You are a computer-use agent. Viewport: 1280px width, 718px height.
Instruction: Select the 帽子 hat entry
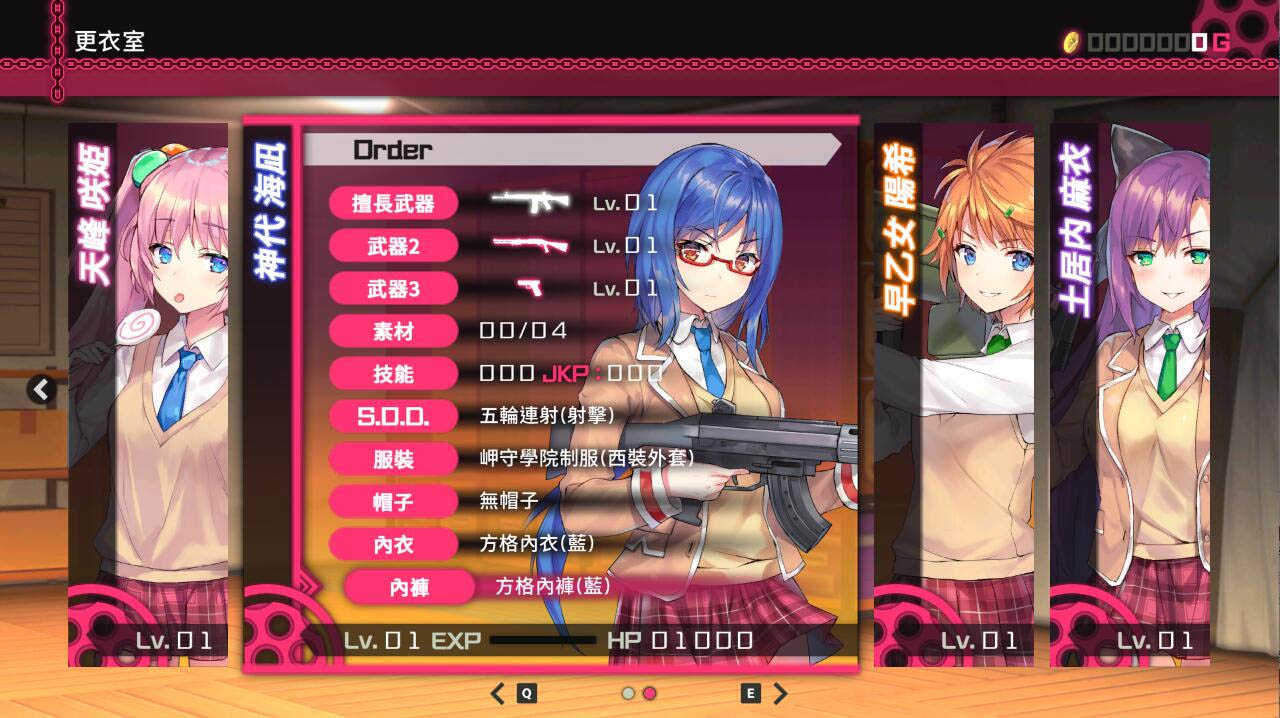click(x=394, y=502)
